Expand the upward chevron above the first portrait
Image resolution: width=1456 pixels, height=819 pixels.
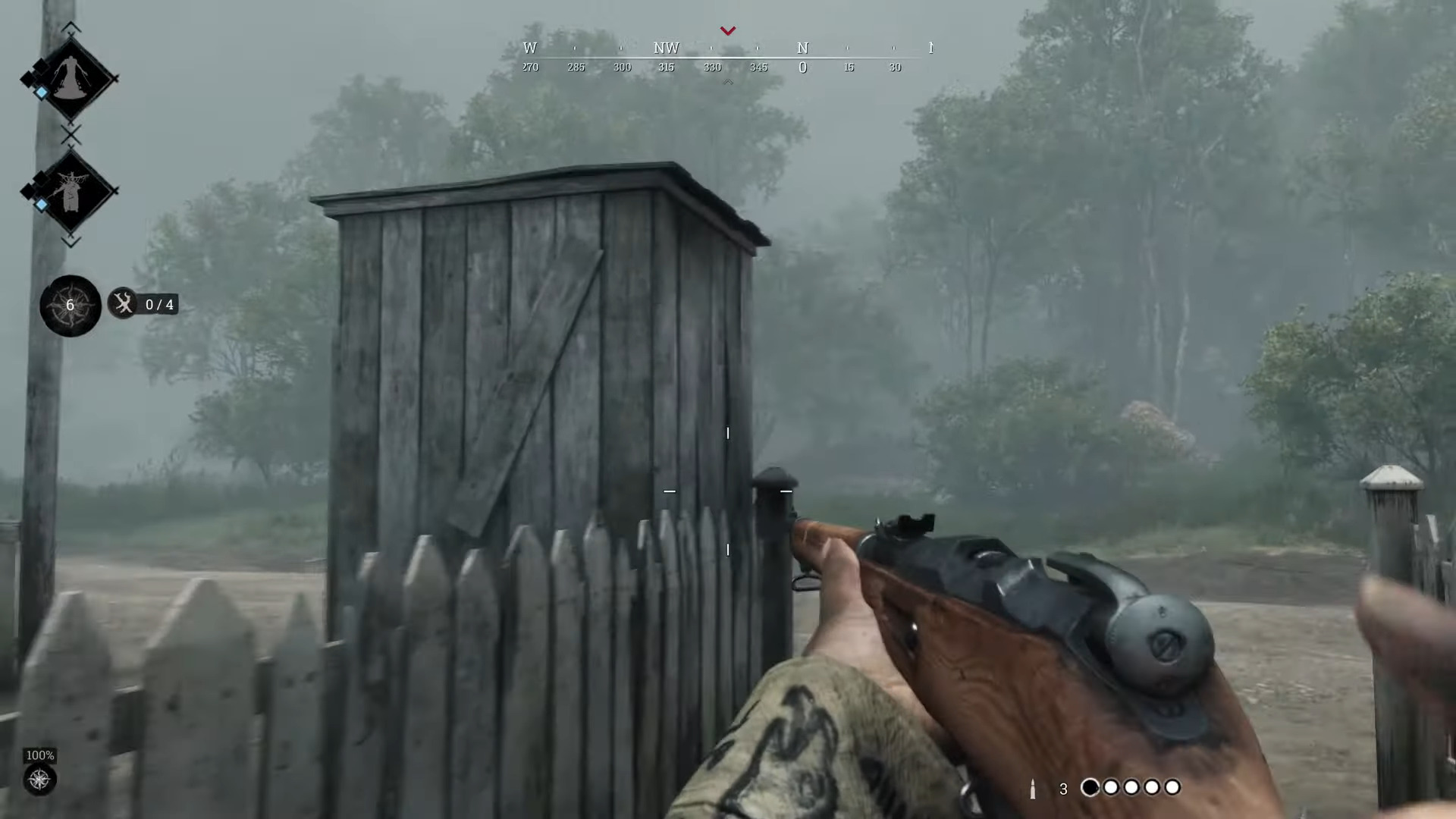(x=71, y=27)
